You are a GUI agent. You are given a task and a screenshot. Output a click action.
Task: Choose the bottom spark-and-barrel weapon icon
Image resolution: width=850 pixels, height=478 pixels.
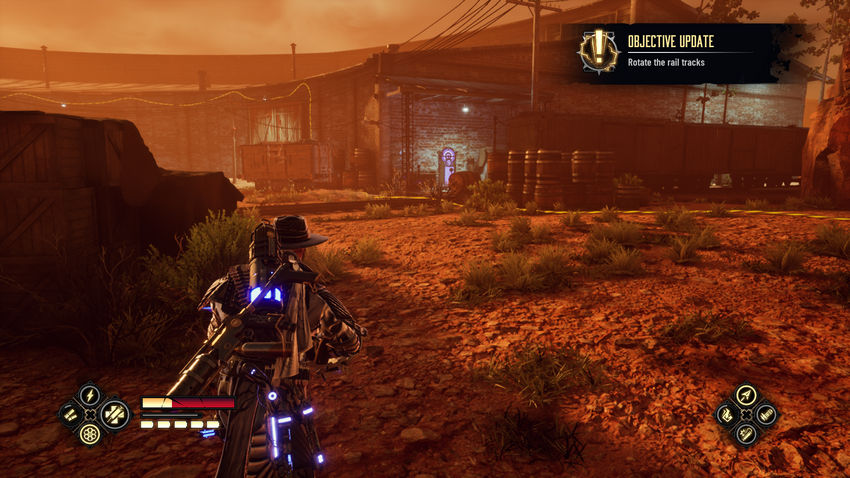pos(746,434)
